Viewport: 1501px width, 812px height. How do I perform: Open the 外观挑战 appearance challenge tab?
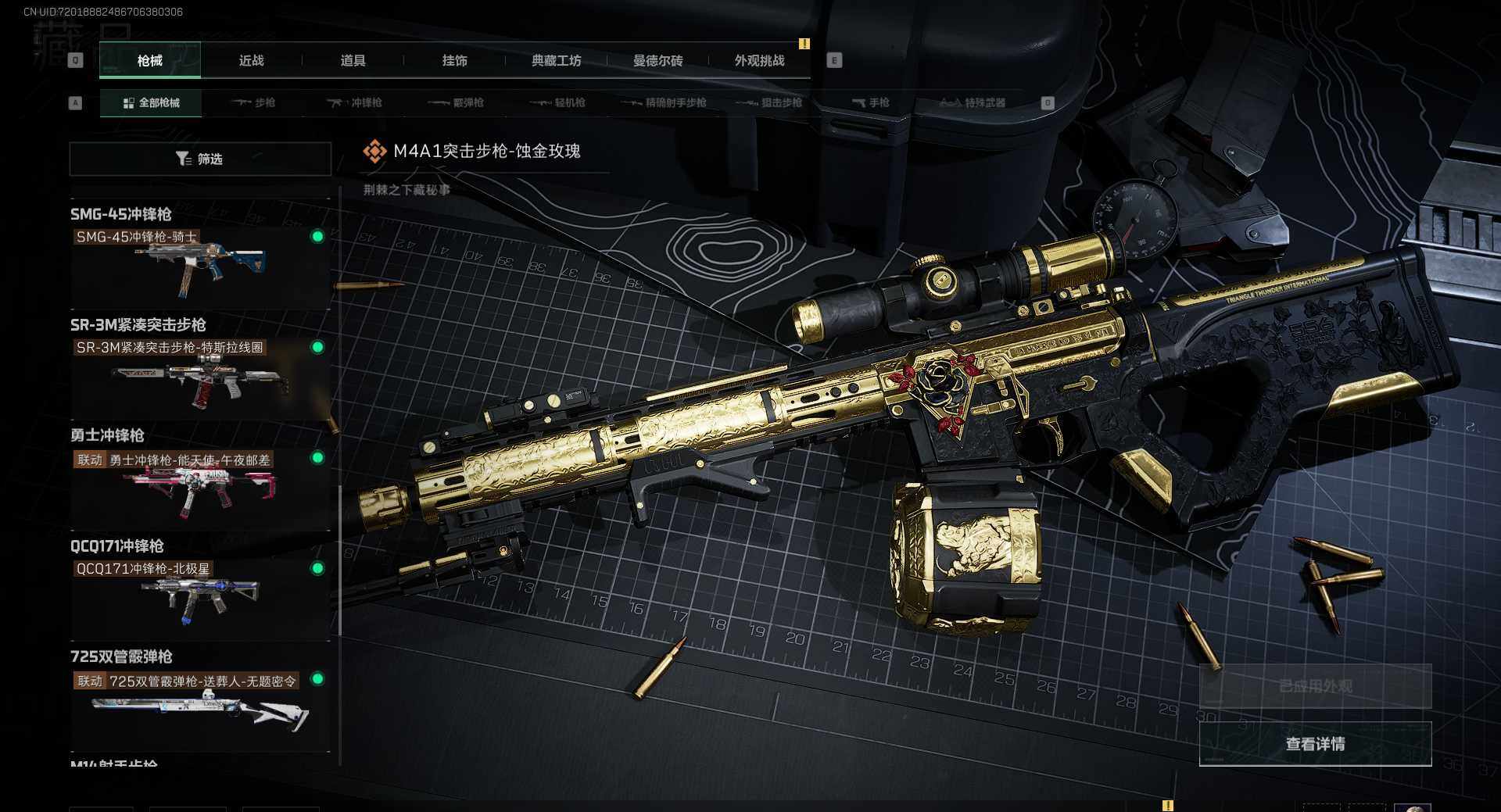[x=759, y=60]
